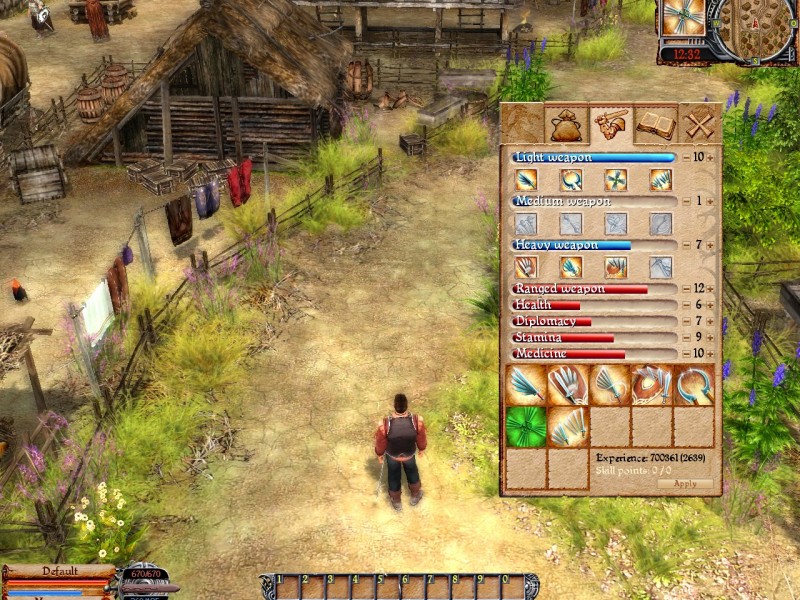Decrease the Medium weapon skill
800x600 pixels.
[x=685, y=201]
